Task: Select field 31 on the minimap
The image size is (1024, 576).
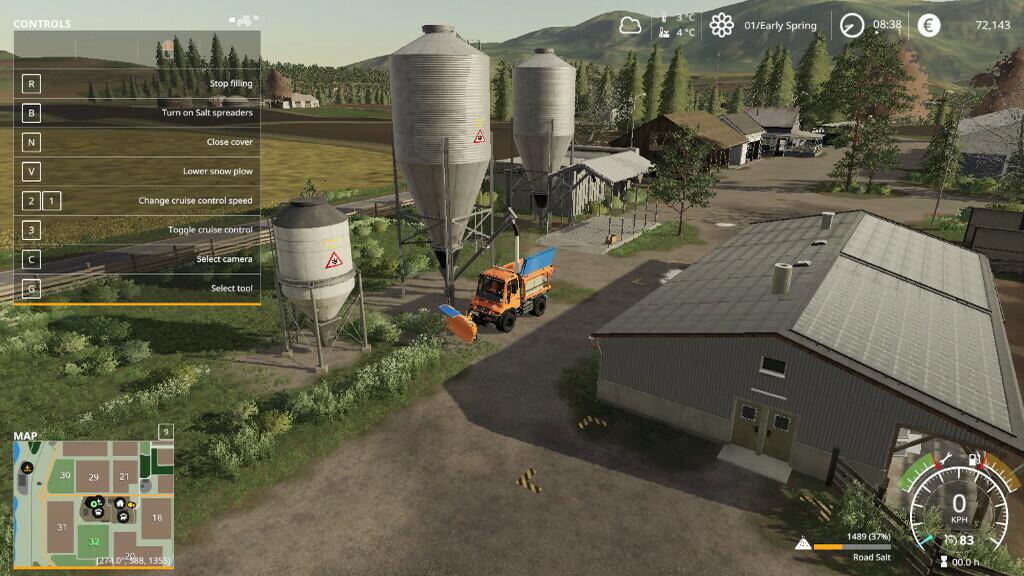Action: click(62, 527)
